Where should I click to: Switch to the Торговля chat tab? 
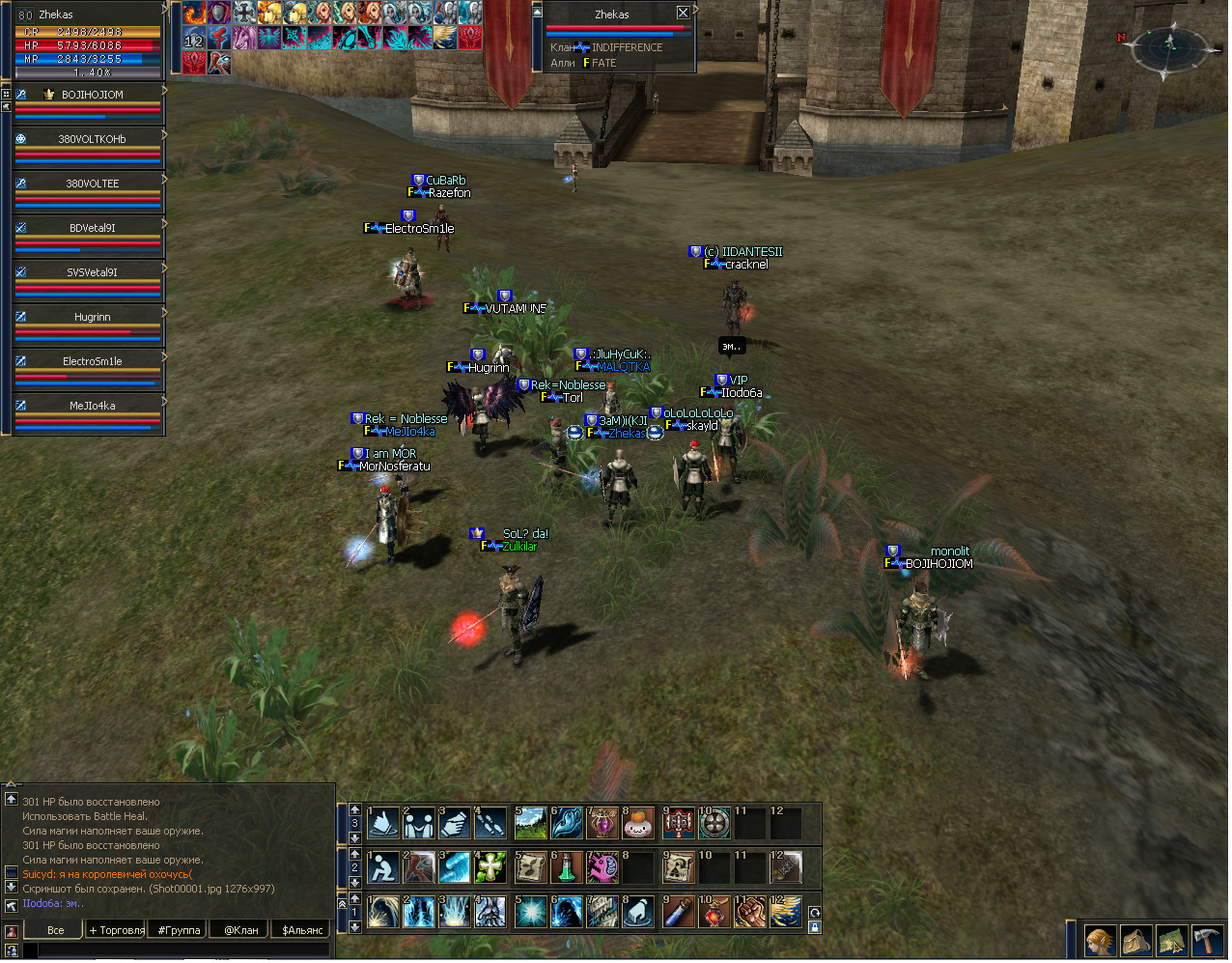coord(116,930)
